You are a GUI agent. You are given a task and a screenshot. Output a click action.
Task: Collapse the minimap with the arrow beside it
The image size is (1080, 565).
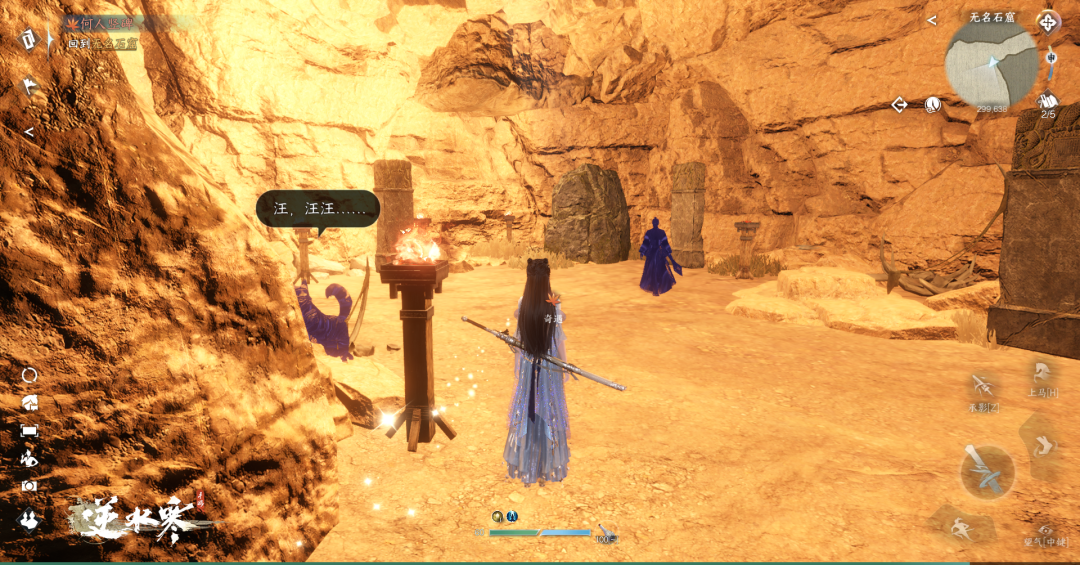click(x=931, y=20)
